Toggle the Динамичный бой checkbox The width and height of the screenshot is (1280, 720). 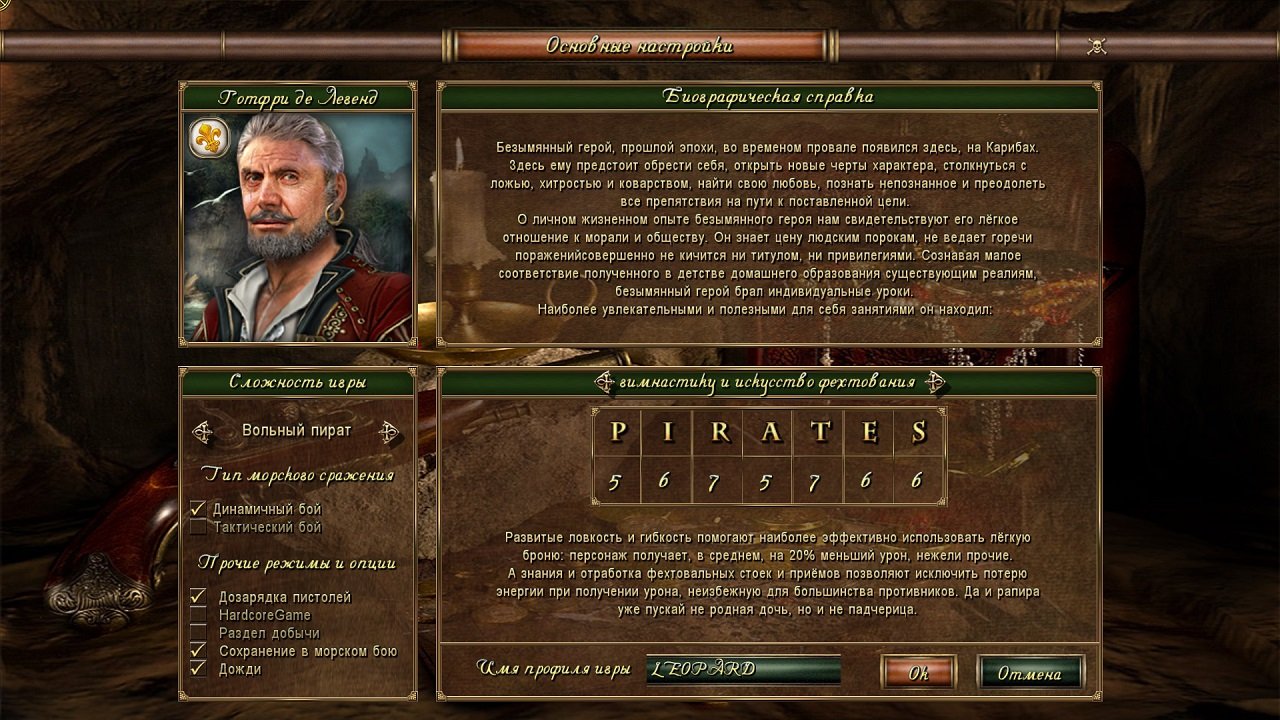coord(198,509)
